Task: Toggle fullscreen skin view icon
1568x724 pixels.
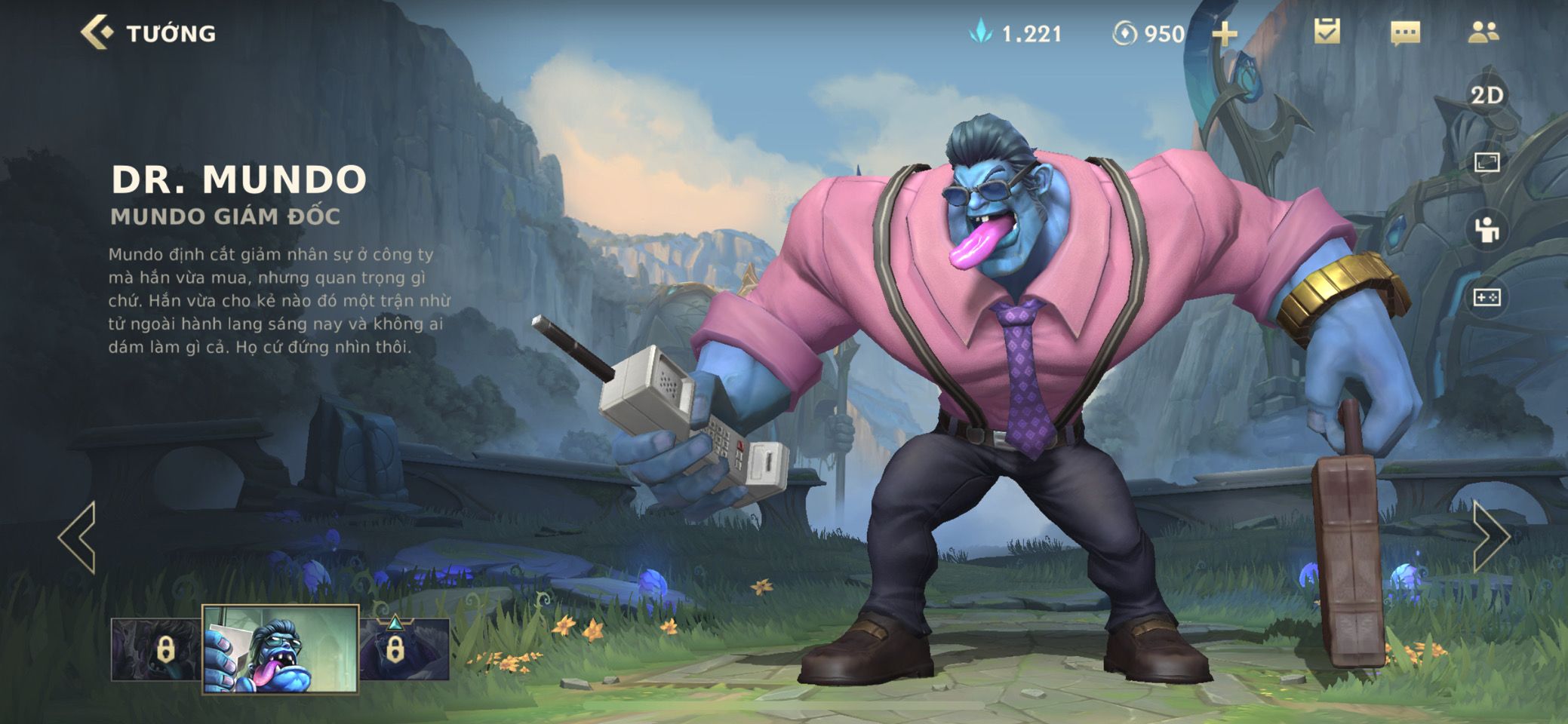Action: point(1487,162)
